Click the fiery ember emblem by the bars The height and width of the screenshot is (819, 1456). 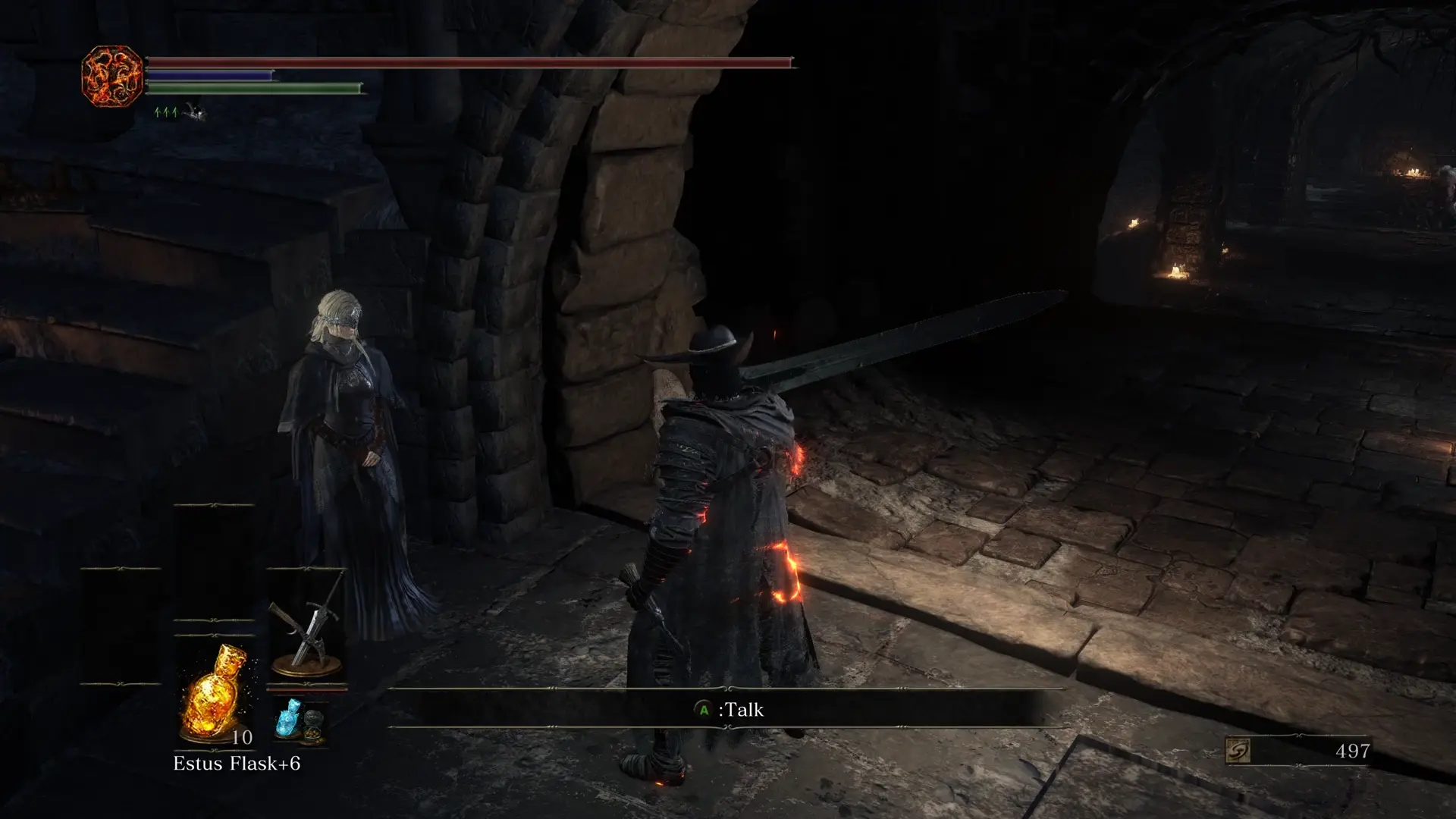[111, 76]
